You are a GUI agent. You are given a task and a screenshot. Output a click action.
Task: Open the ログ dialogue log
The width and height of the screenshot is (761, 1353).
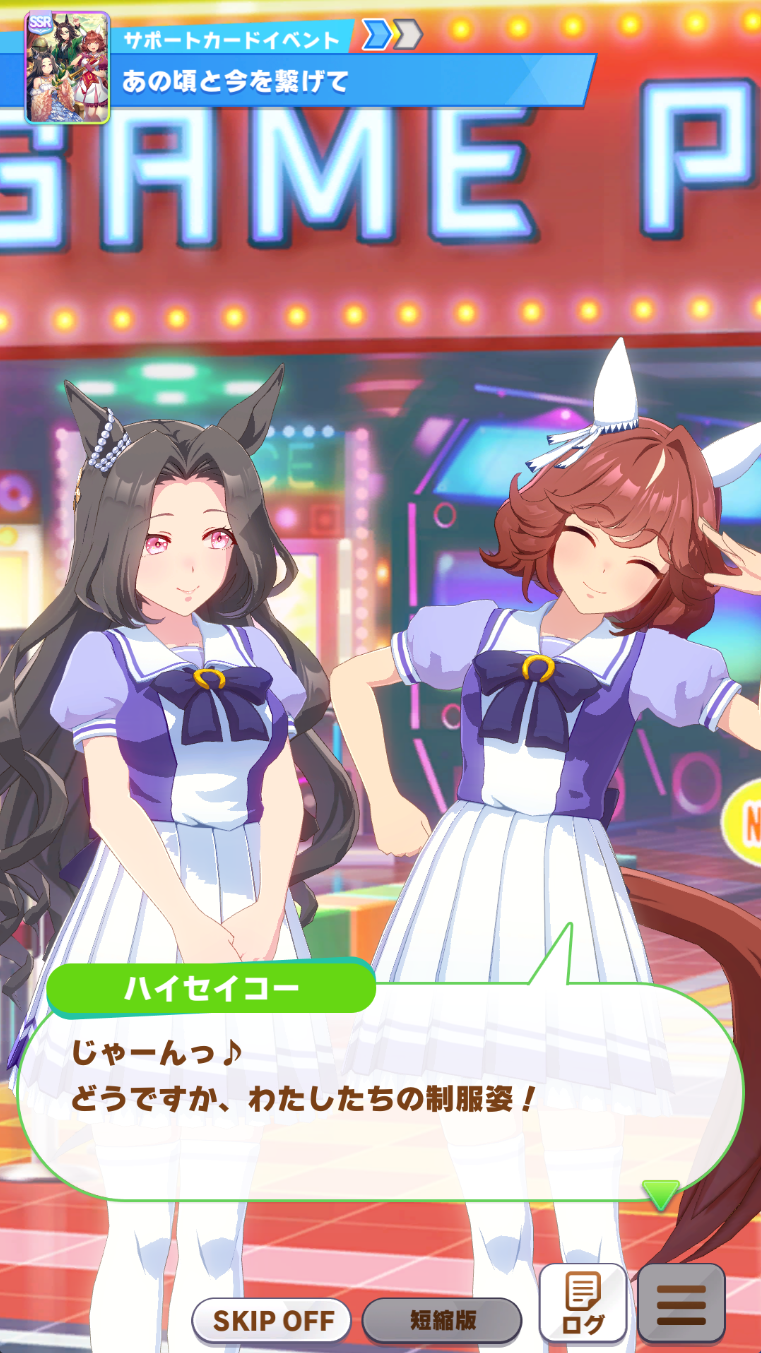click(583, 1303)
